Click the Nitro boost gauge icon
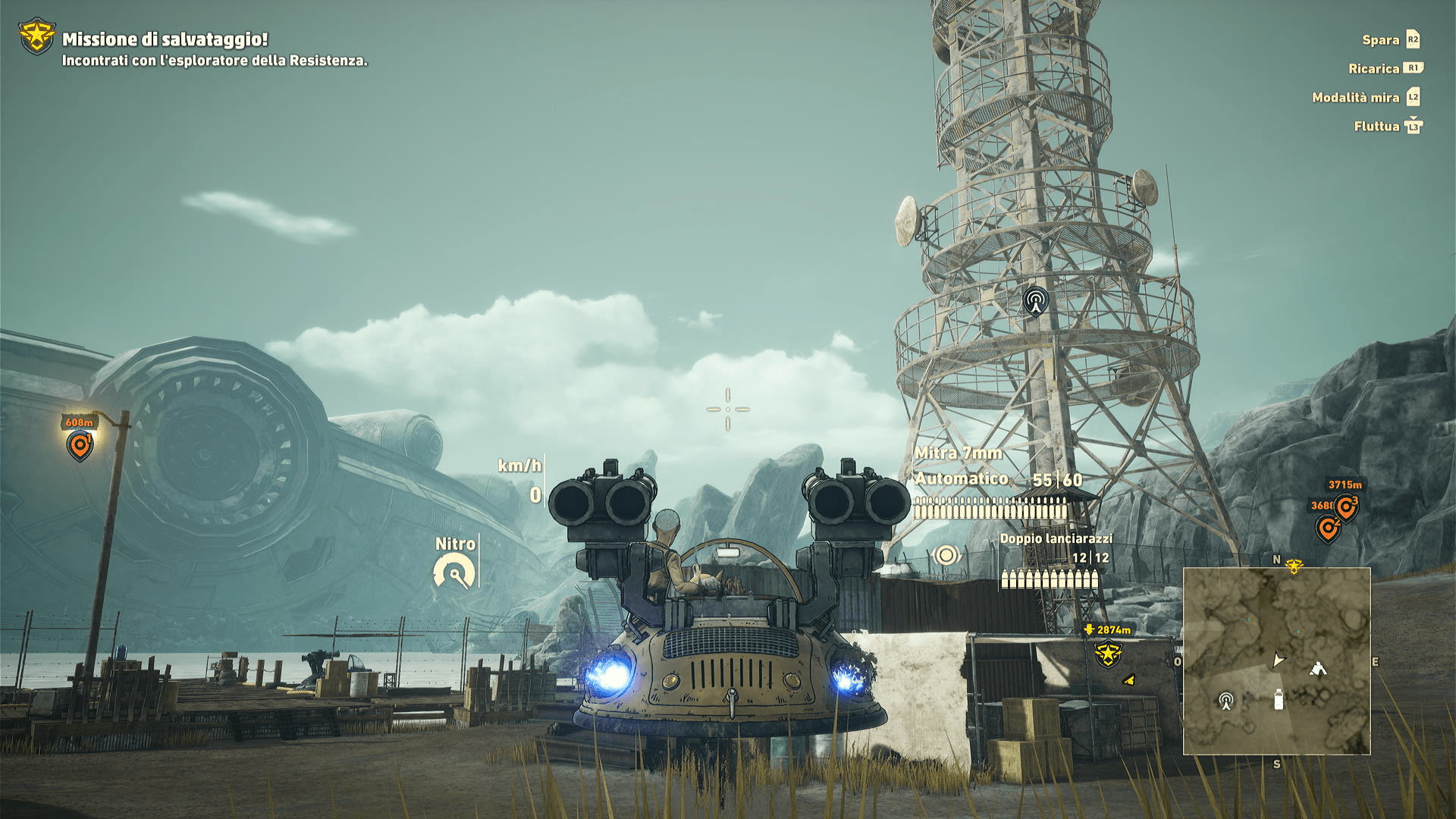This screenshot has height=819, width=1456. pyautogui.click(x=454, y=571)
